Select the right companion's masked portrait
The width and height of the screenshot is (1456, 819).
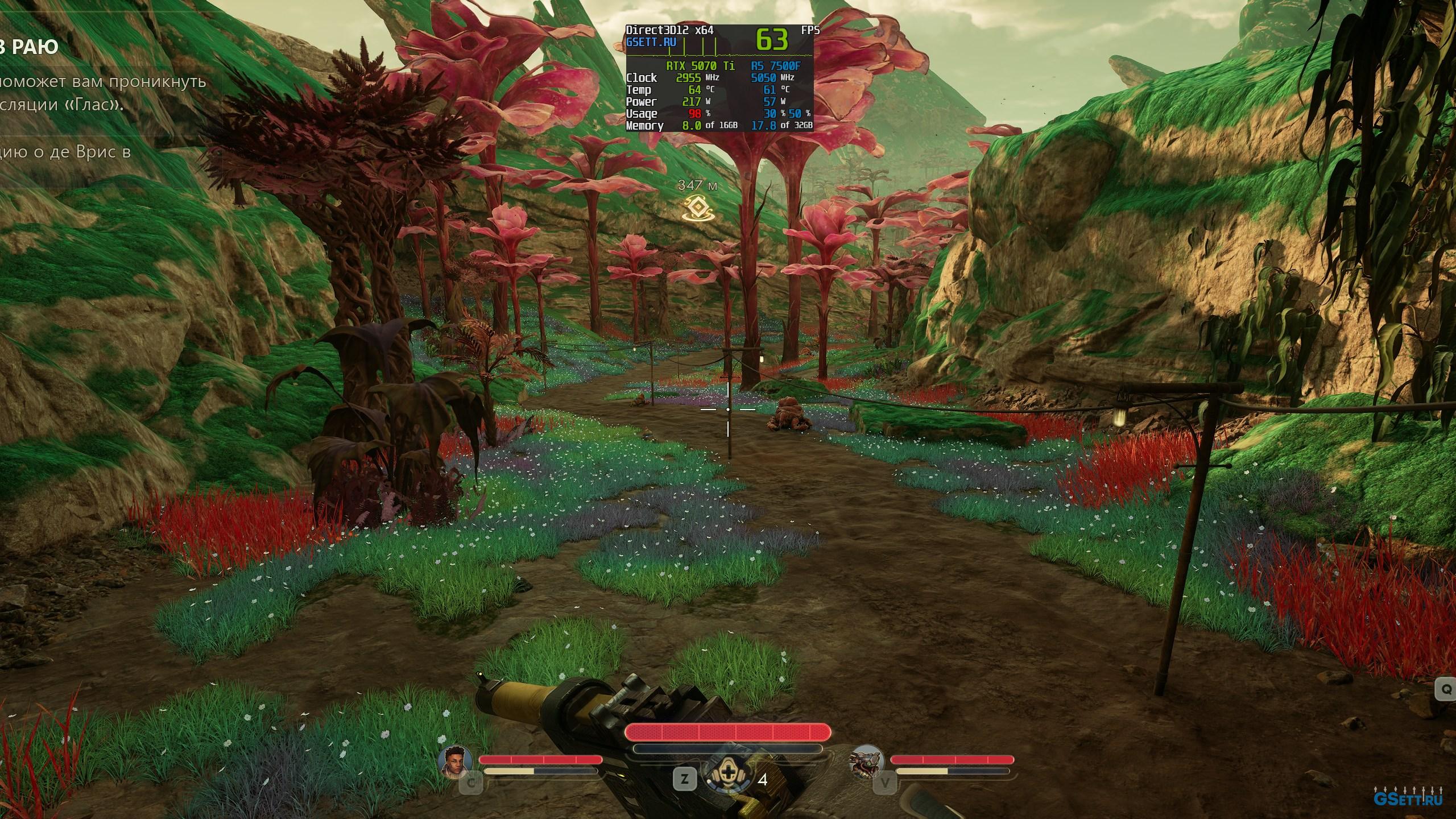866,762
